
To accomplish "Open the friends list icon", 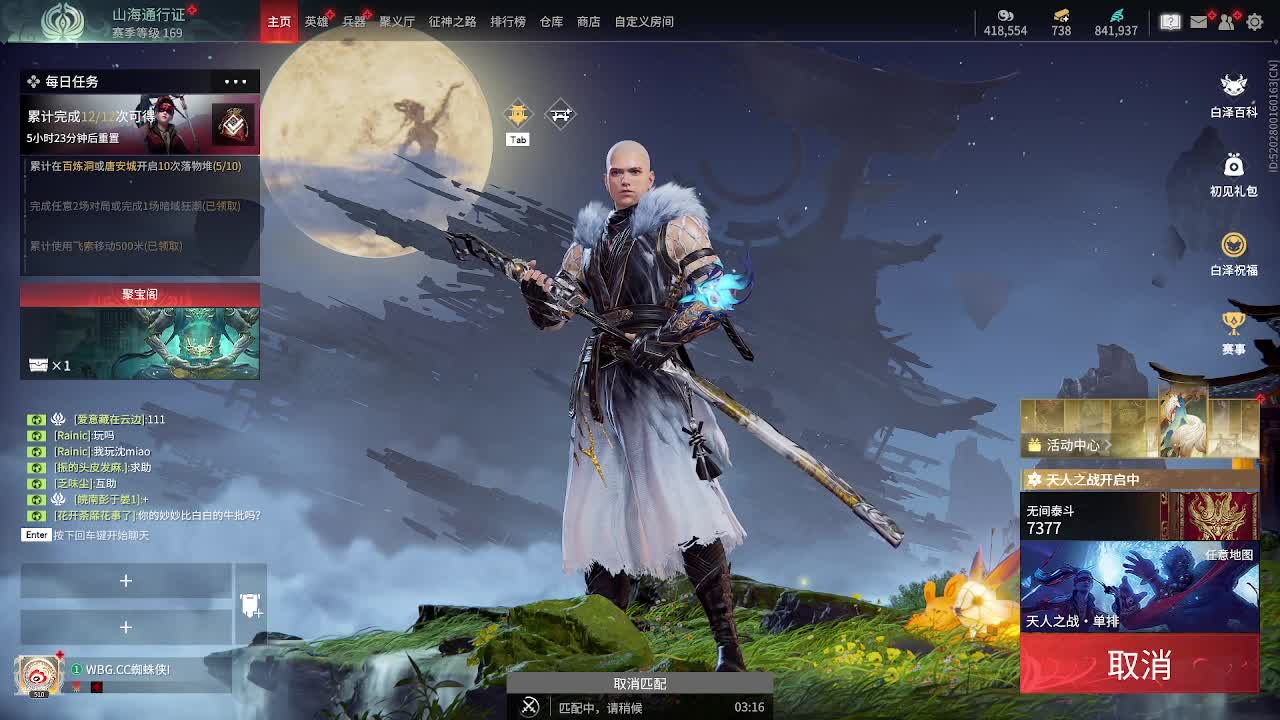I will click(1226, 22).
